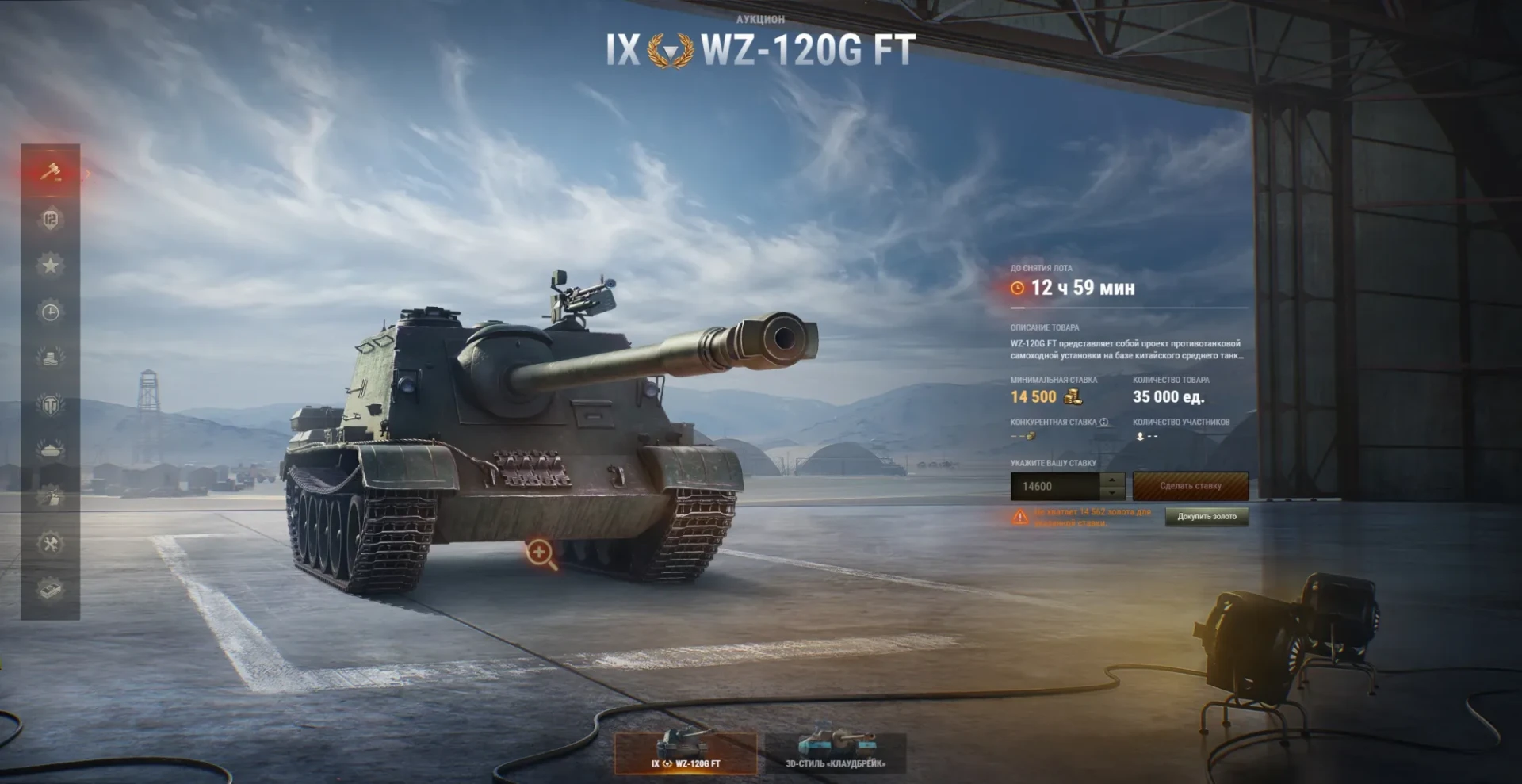This screenshot has width=1522, height=784.
Task: Increase the bid with the up arrow
Action: click(x=1113, y=480)
